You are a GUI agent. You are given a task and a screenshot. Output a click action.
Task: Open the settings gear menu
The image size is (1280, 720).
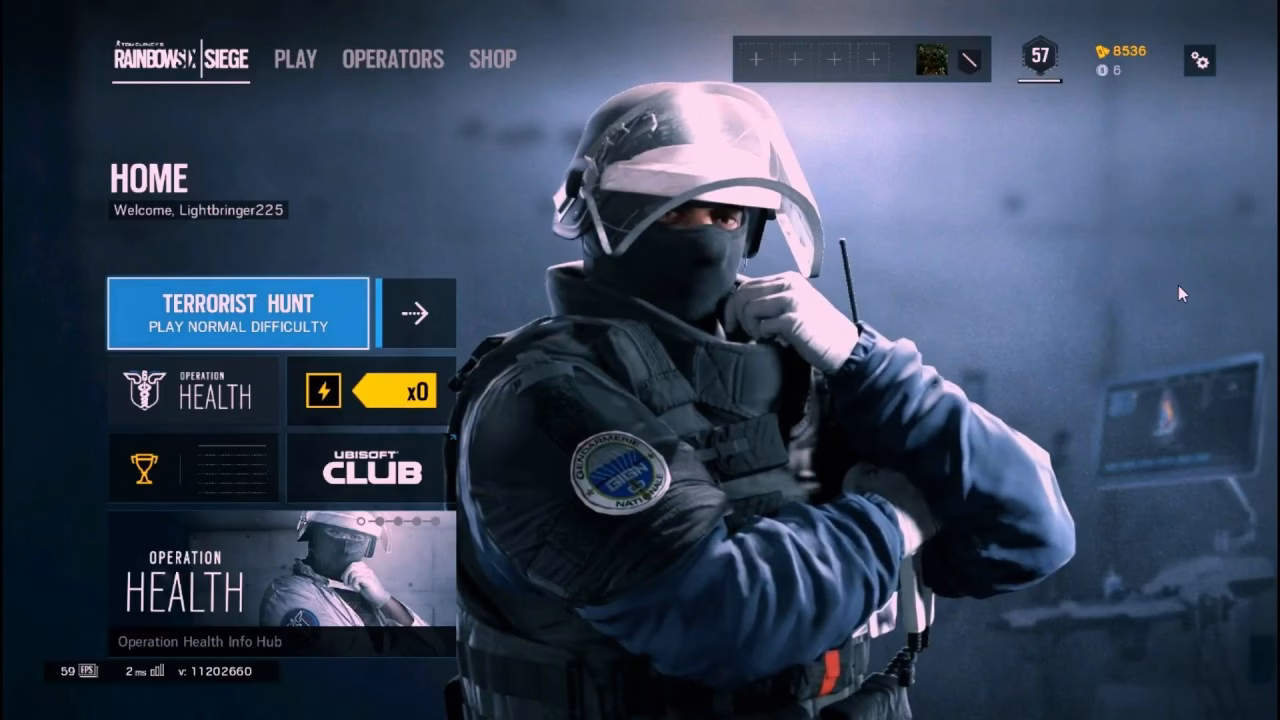(1199, 61)
